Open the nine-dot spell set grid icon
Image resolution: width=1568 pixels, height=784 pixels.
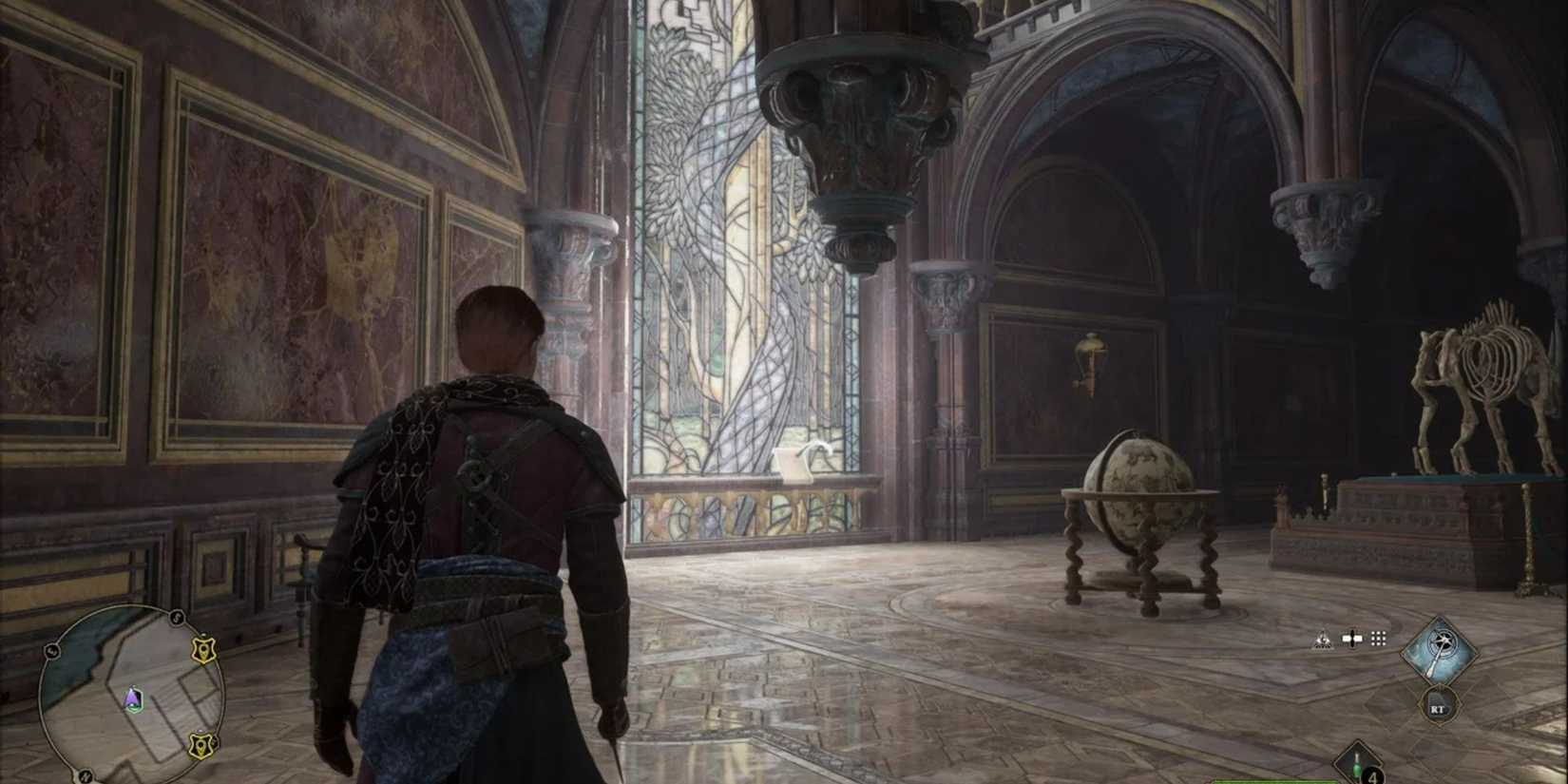1378,639
